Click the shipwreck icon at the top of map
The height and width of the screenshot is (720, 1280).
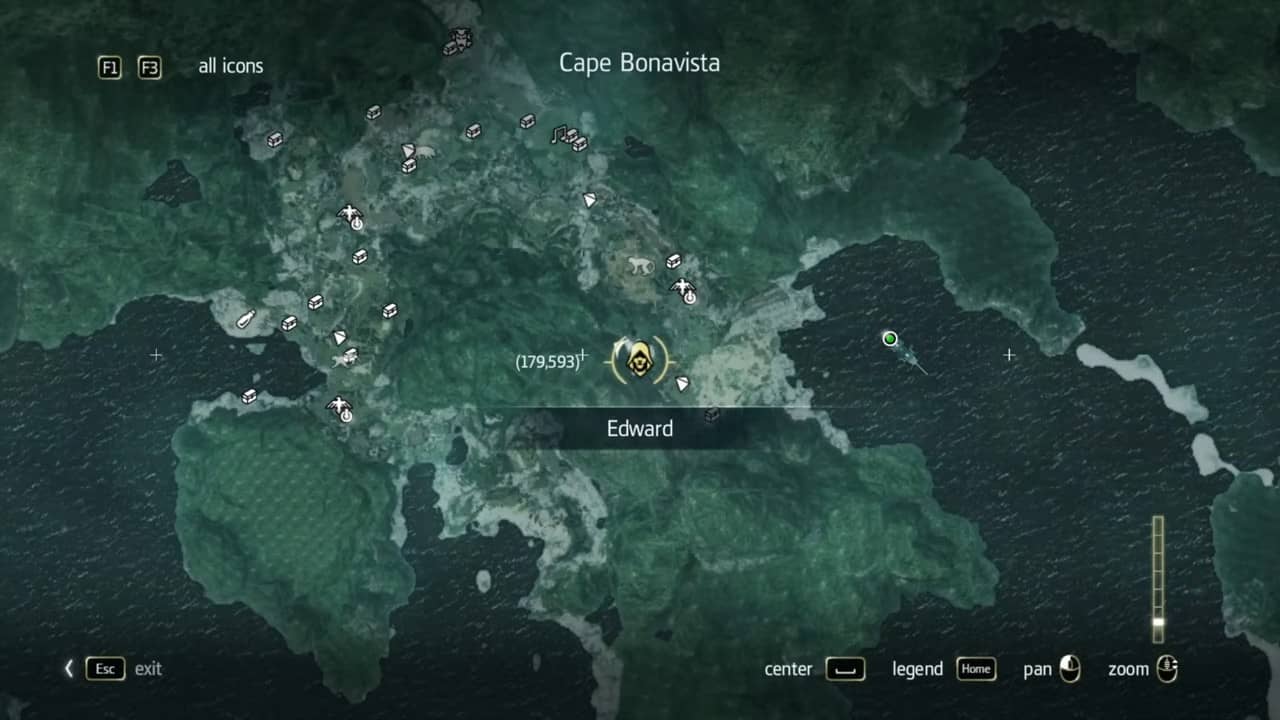tap(456, 42)
